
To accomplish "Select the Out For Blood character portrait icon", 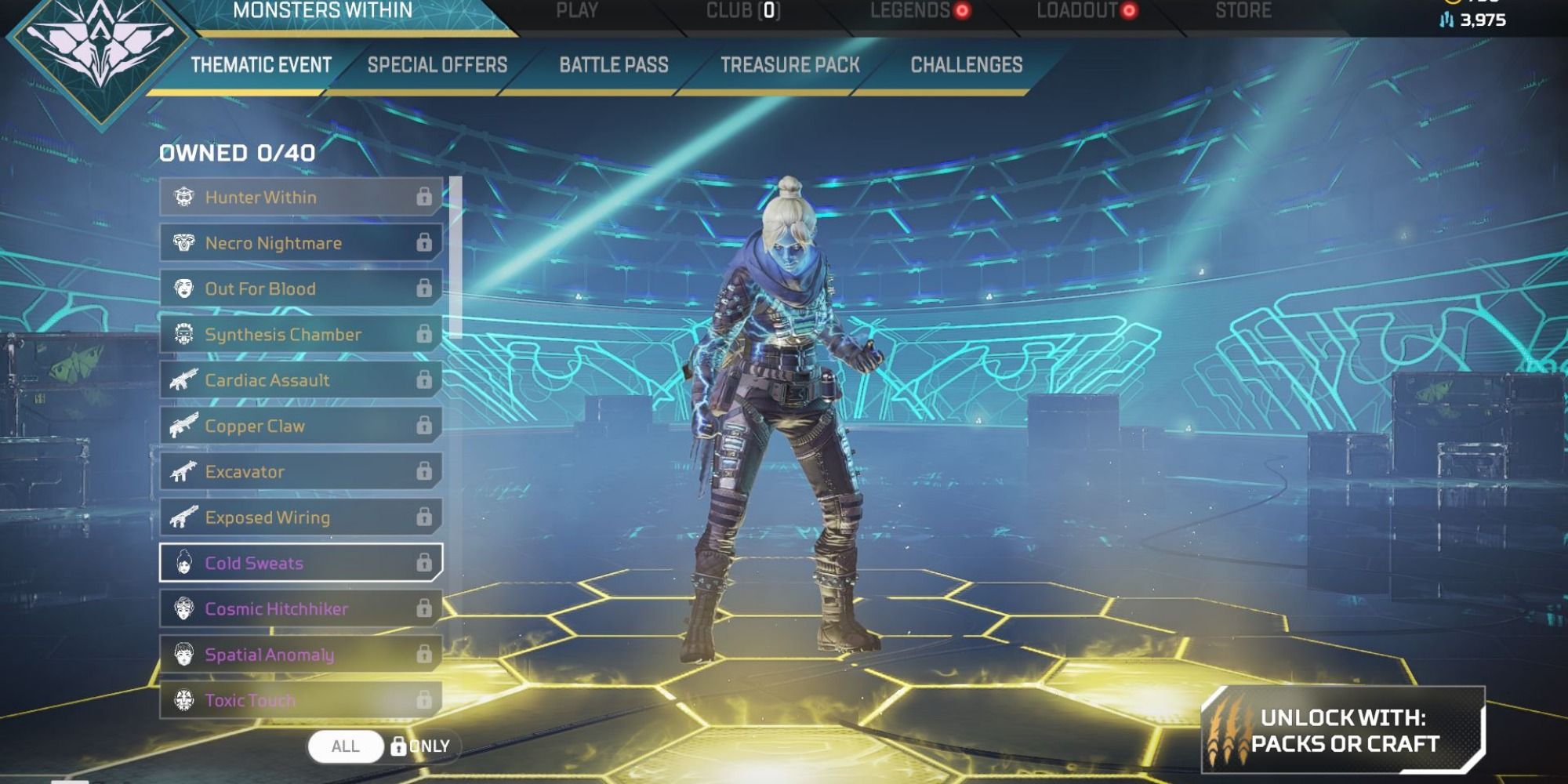I will [x=183, y=289].
